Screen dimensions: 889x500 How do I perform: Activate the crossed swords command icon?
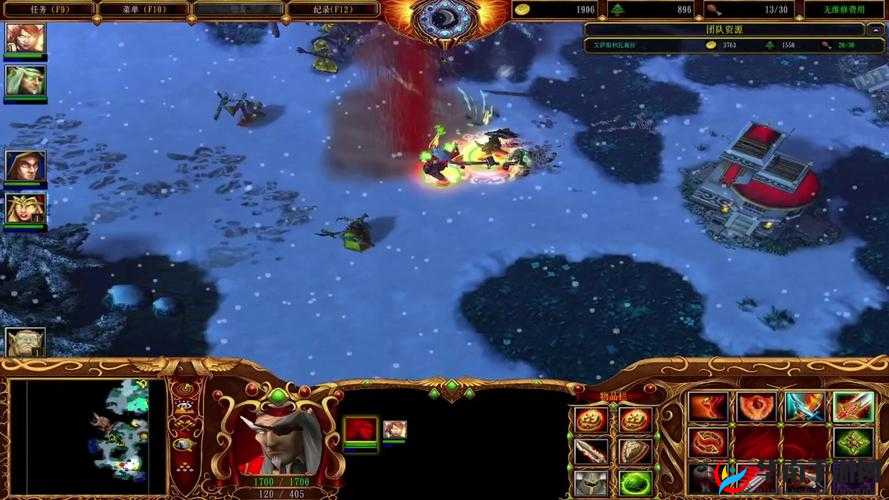pyautogui.click(x=805, y=407)
